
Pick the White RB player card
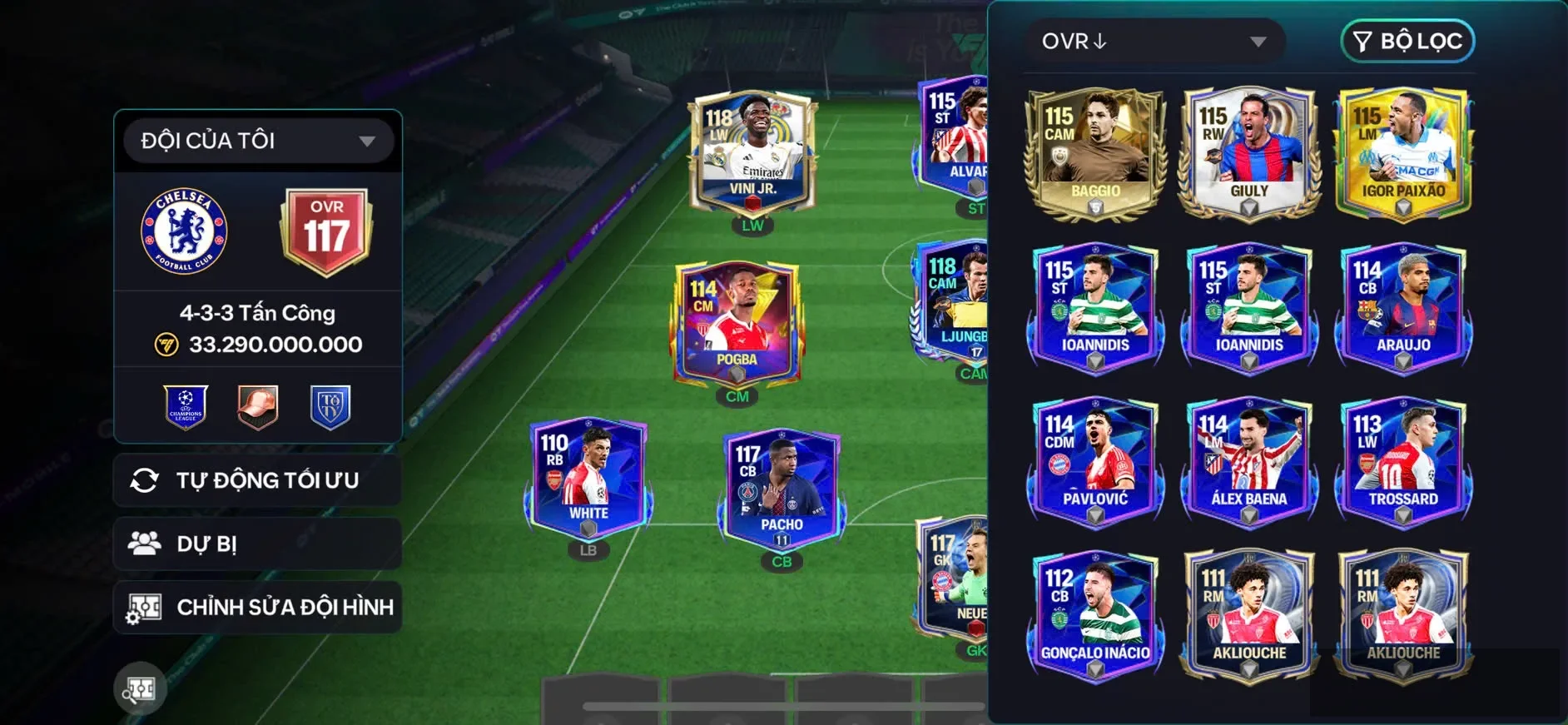pyautogui.click(x=588, y=478)
